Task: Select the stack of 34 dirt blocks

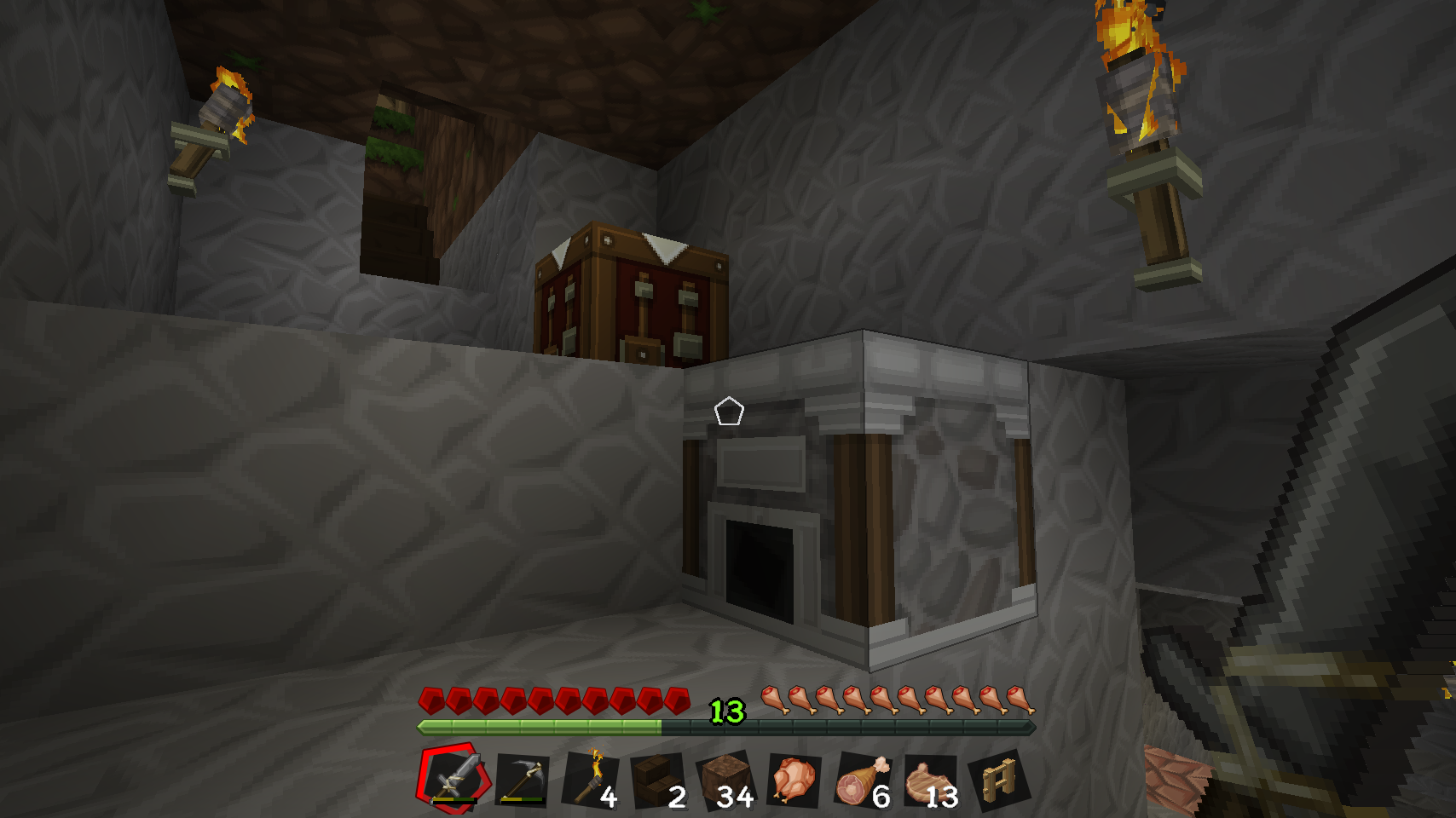Action: click(726, 780)
